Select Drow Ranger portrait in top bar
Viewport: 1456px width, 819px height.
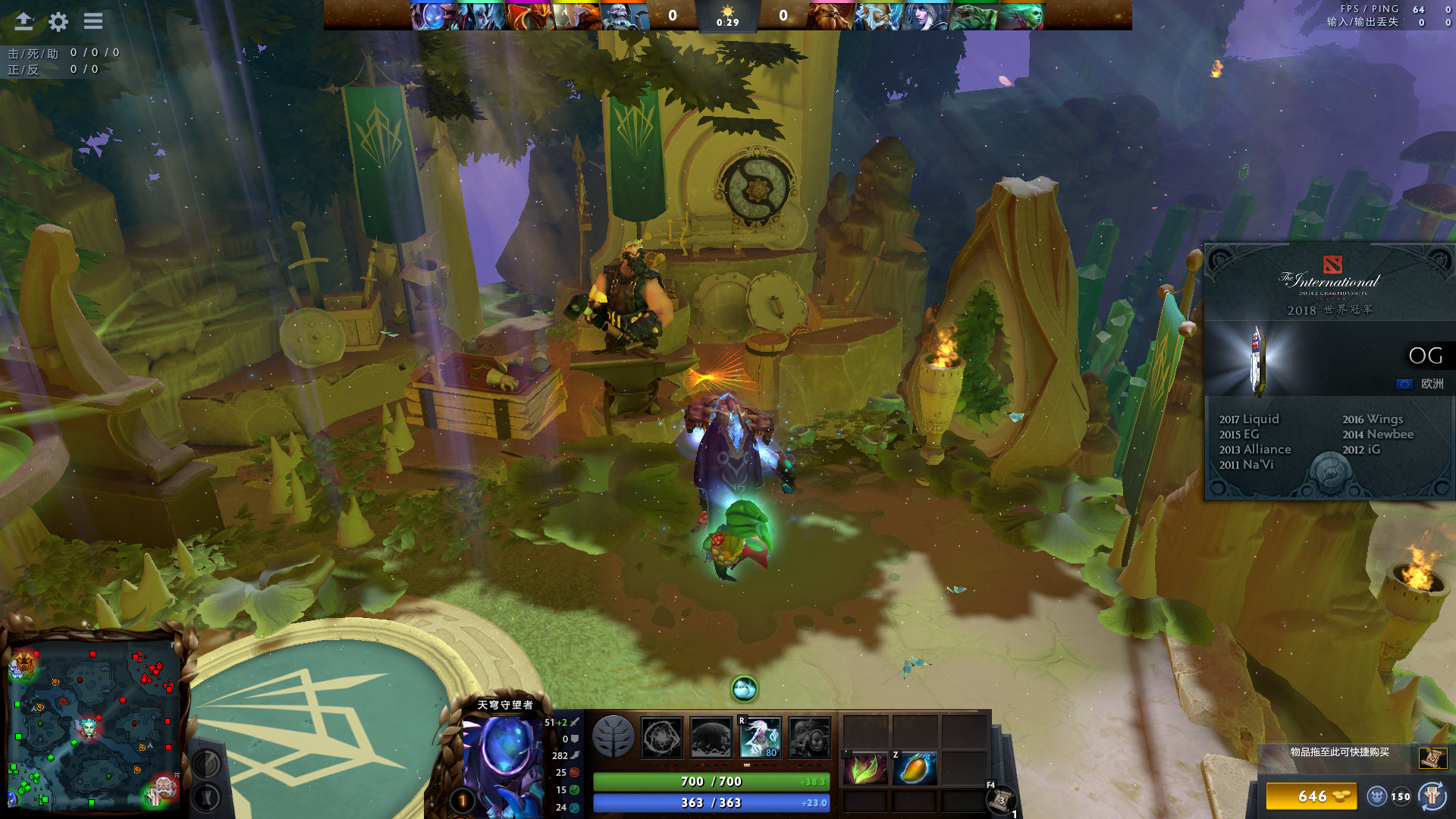click(x=925, y=16)
